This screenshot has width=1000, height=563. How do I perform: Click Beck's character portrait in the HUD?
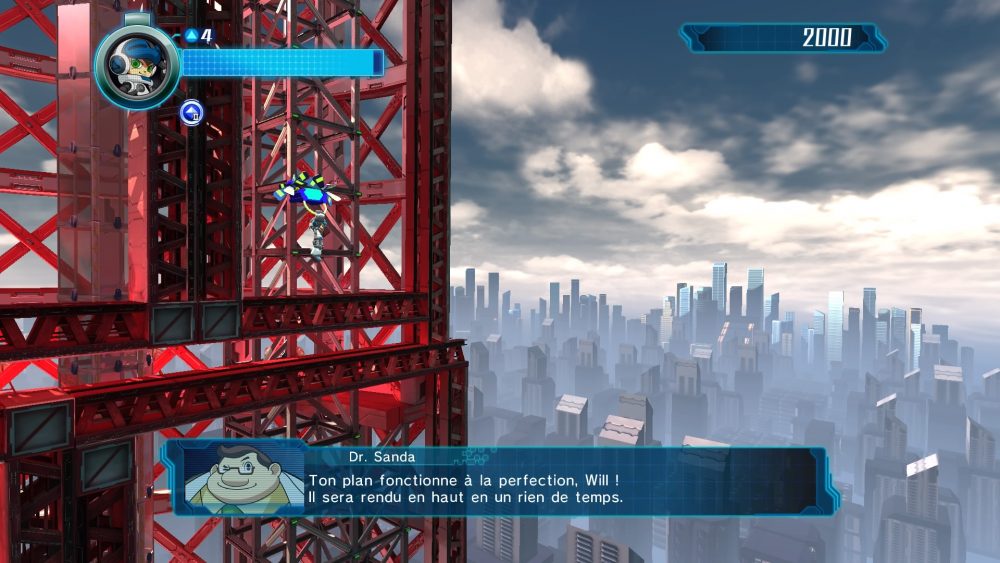pos(137,66)
